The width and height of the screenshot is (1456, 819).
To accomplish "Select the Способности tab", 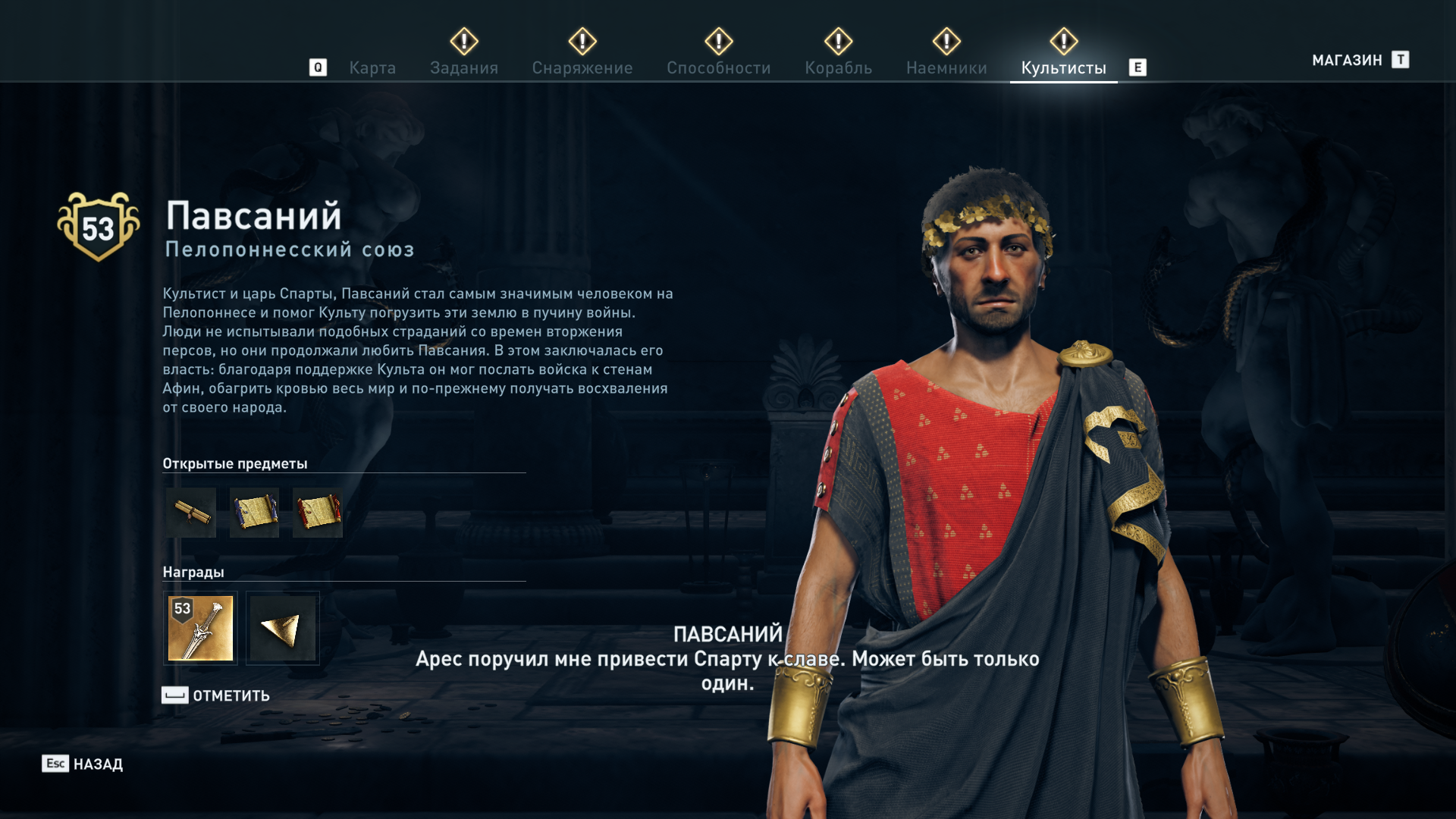I will 718,68.
